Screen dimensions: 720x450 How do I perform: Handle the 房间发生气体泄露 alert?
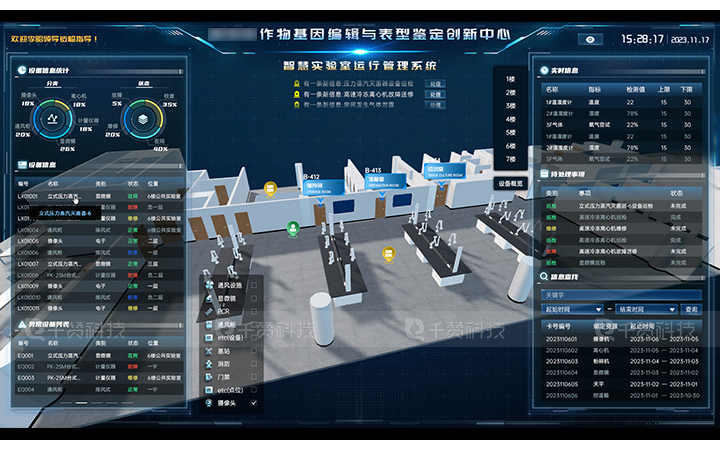pos(435,104)
